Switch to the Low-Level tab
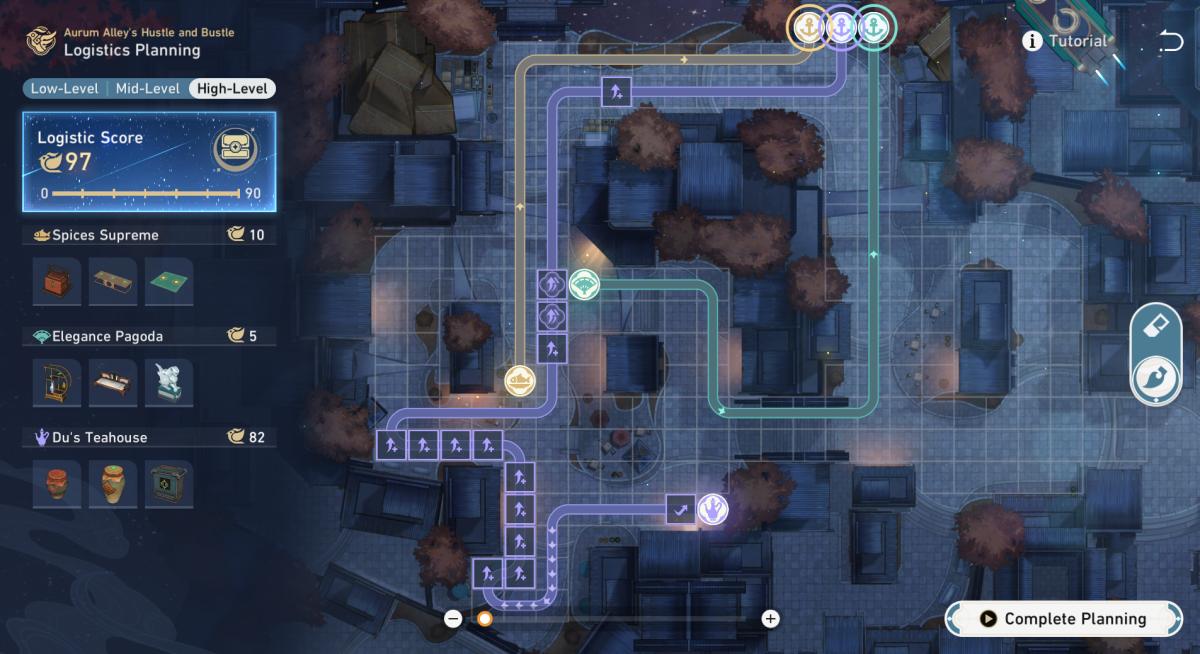Image resolution: width=1200 pixels, height=654 pixels. click(x=65, y=89)
